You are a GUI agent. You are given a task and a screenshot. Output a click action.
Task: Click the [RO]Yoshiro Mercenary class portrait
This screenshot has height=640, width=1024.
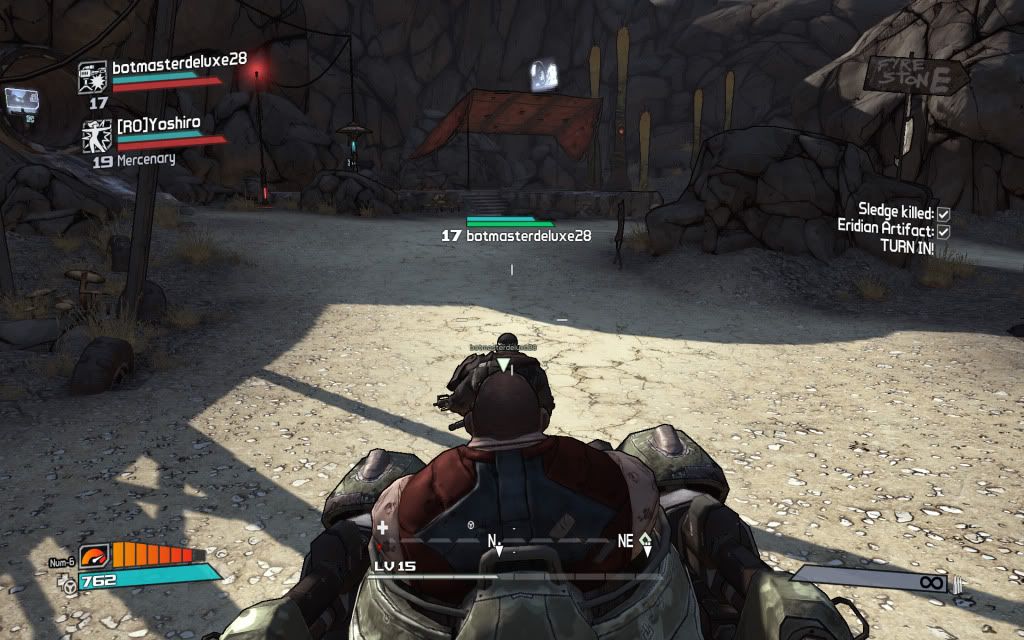tap(97, 136)
